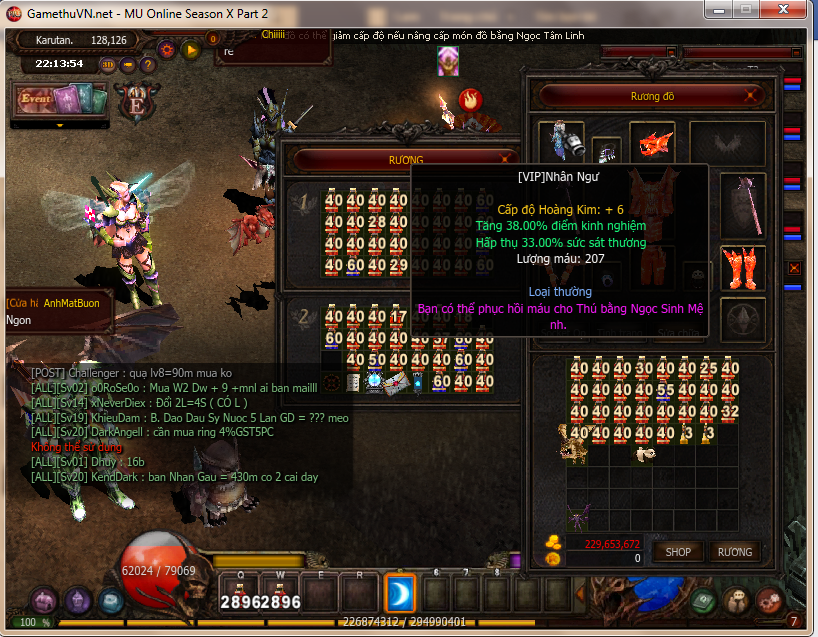Select the equipped pink staff weapon slot
818x637 pixels.
(743, 198)
